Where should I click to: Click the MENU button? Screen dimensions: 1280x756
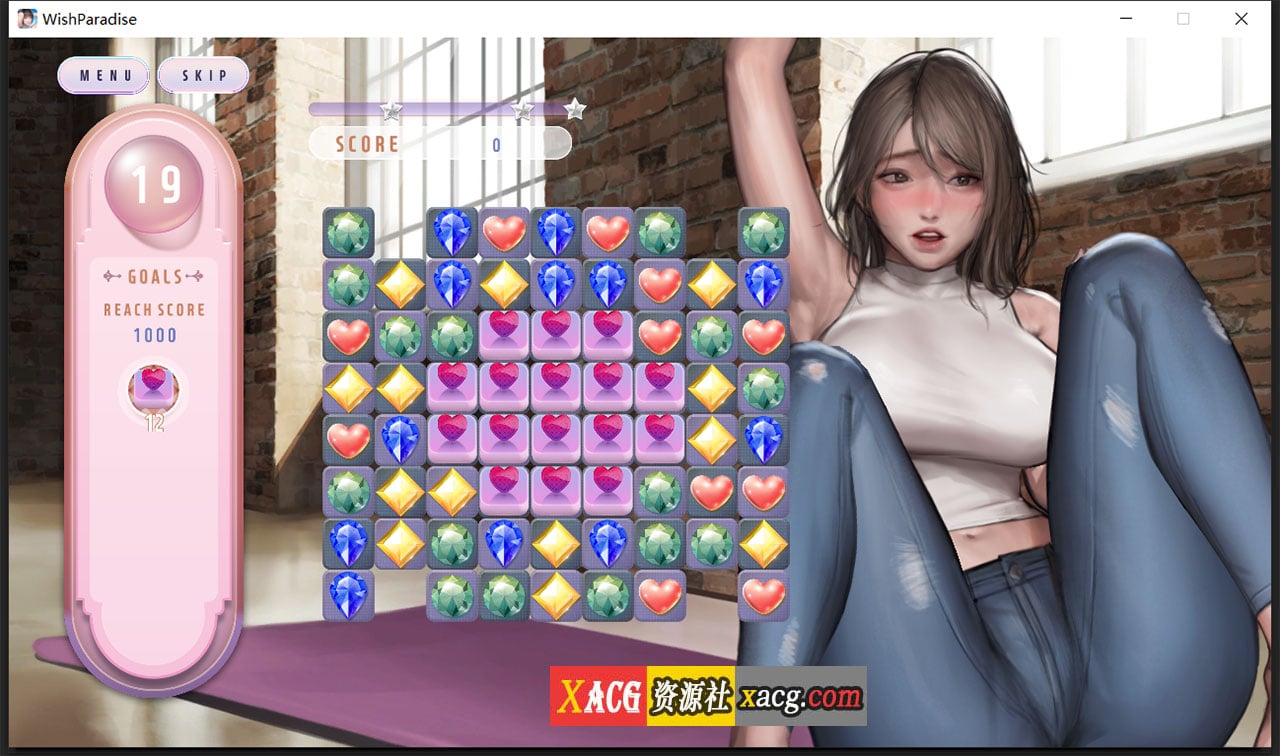[x=103, y=75]
